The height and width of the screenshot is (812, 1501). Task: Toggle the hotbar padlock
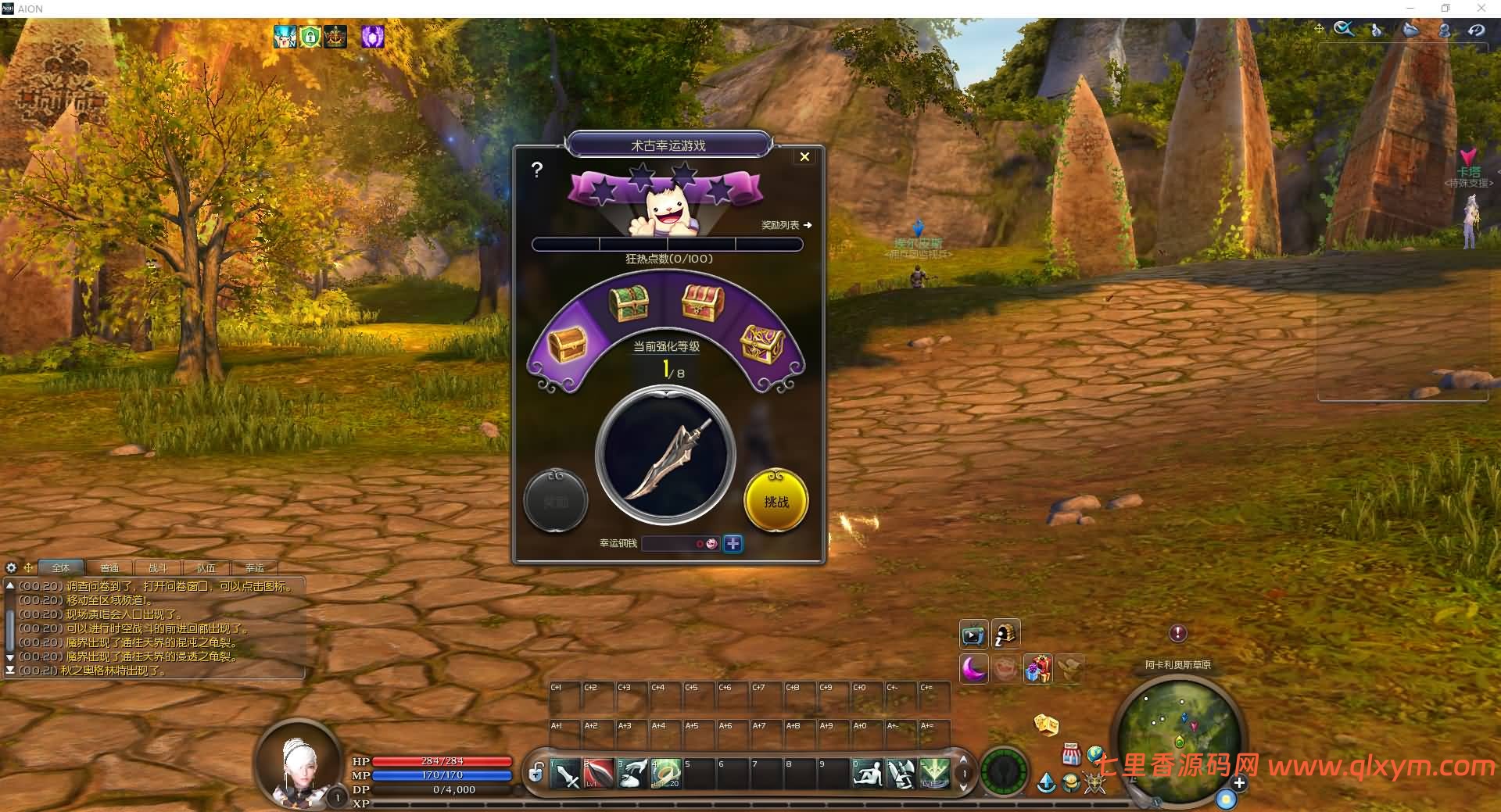536,774
